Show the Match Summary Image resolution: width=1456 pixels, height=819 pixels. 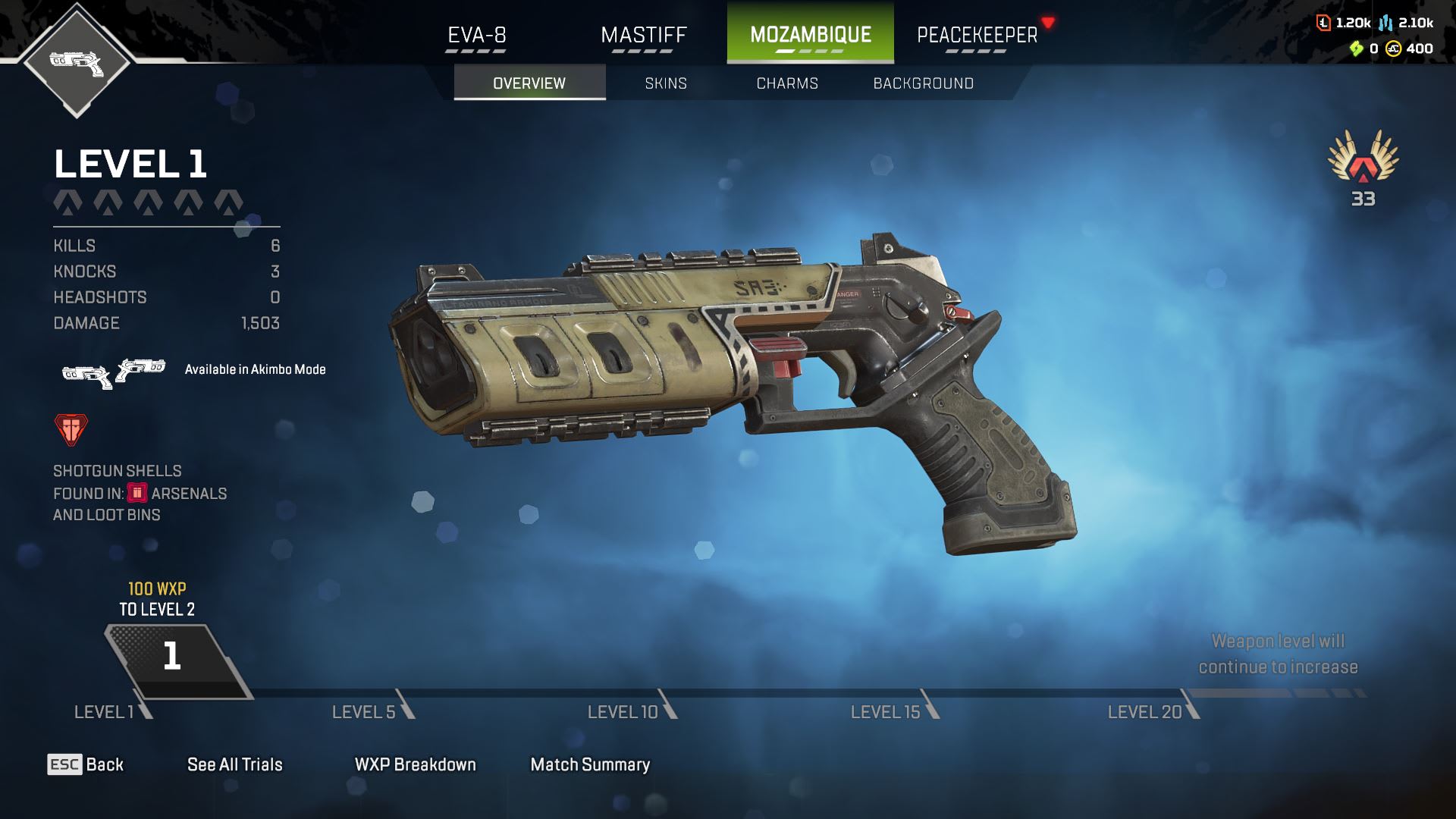tap(590, 764)
